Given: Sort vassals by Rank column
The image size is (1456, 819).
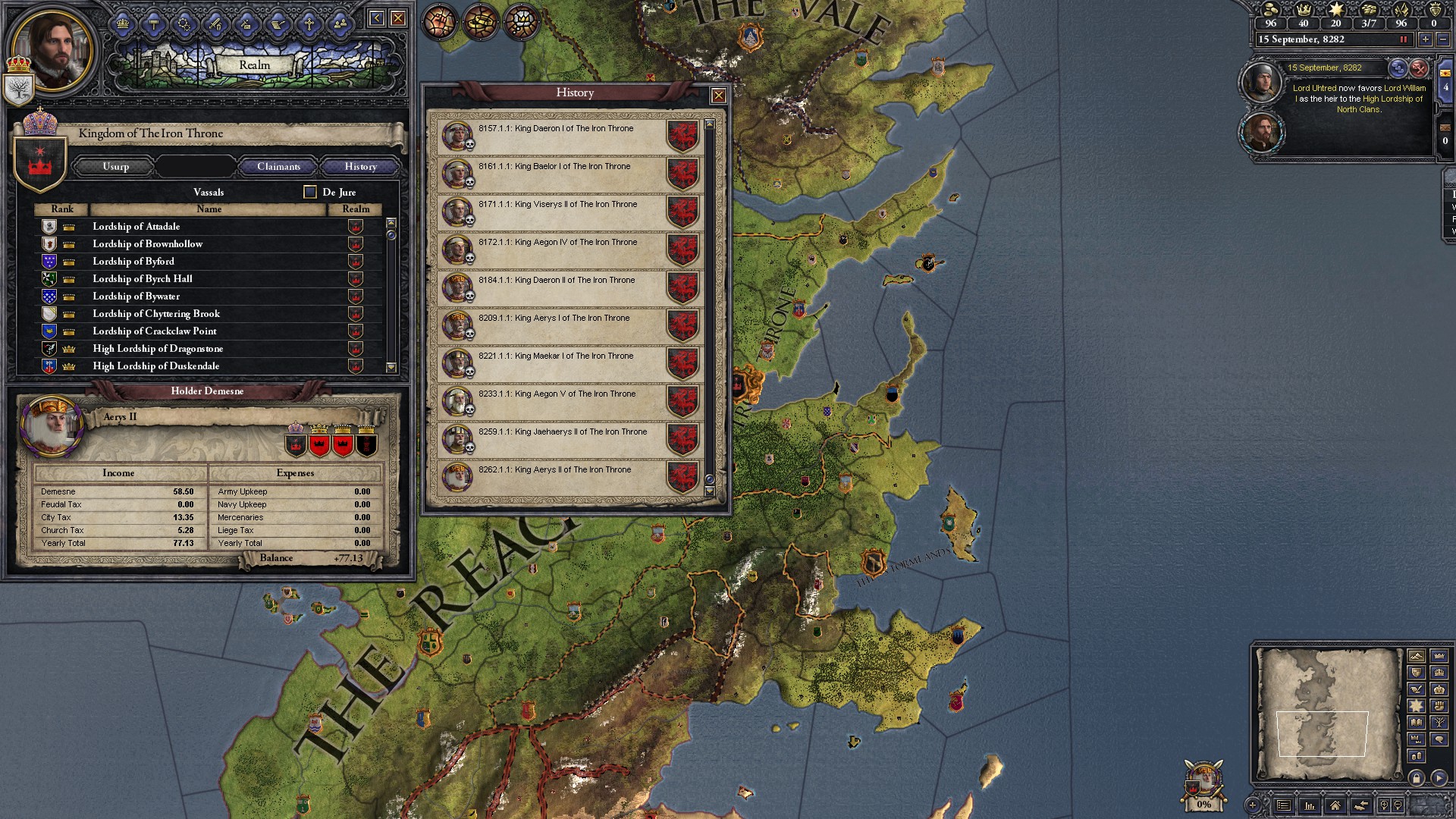Looking at the screenshot, I should click(62, 209).
